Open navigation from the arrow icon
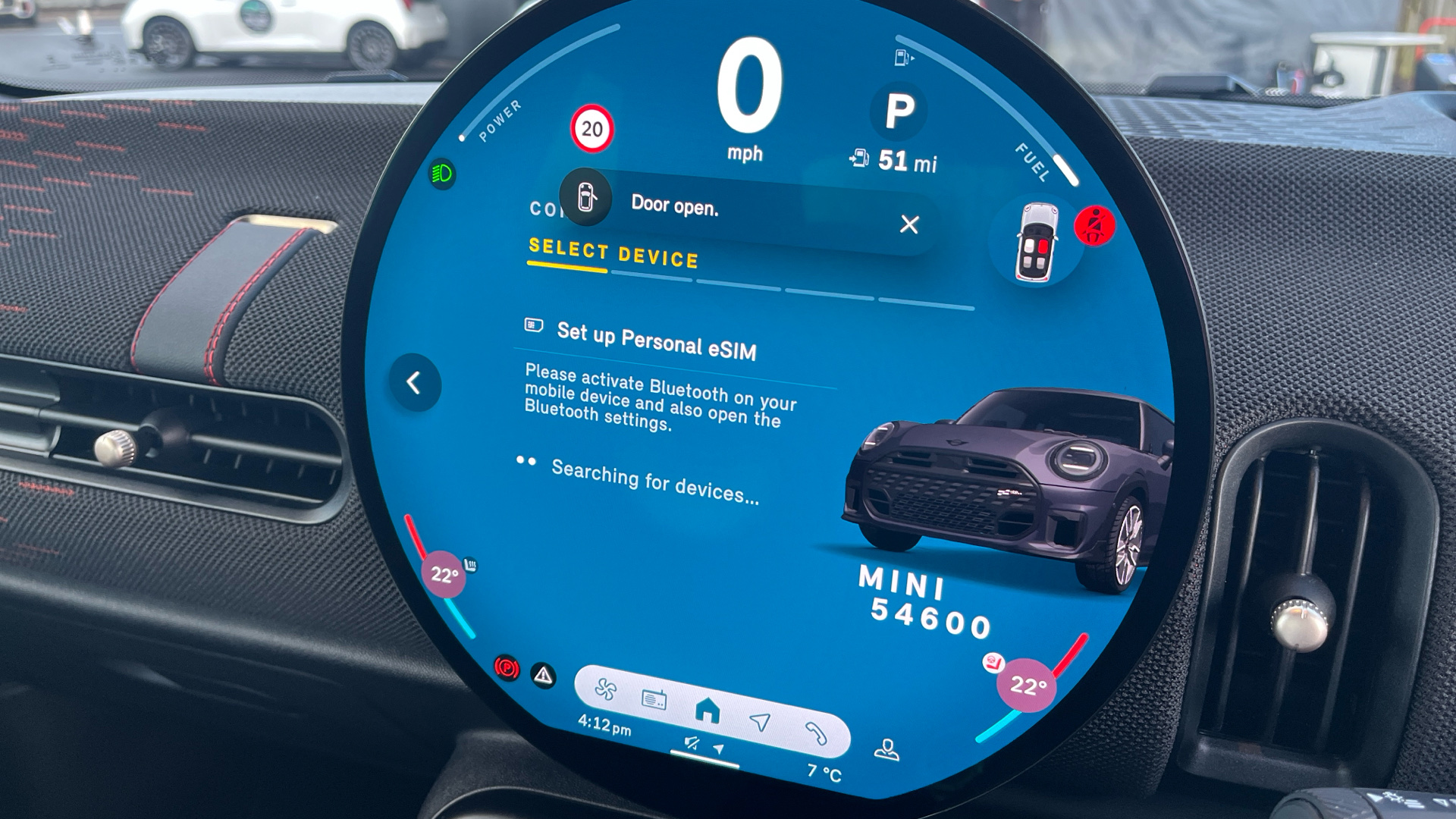The height and width of the screenshot is (819, 1456). [760, 722]
